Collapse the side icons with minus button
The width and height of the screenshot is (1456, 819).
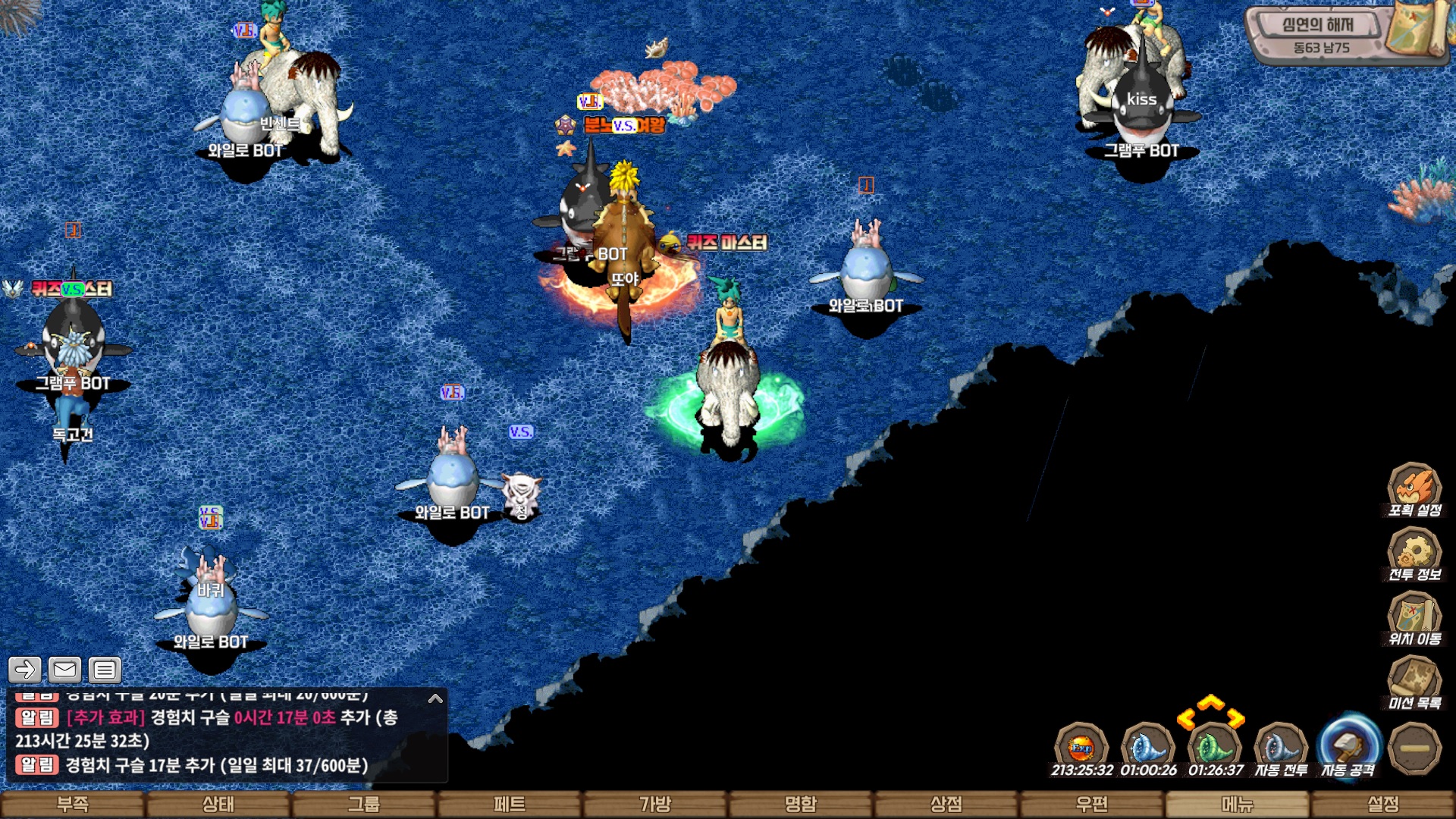[x=1414, y=748]
